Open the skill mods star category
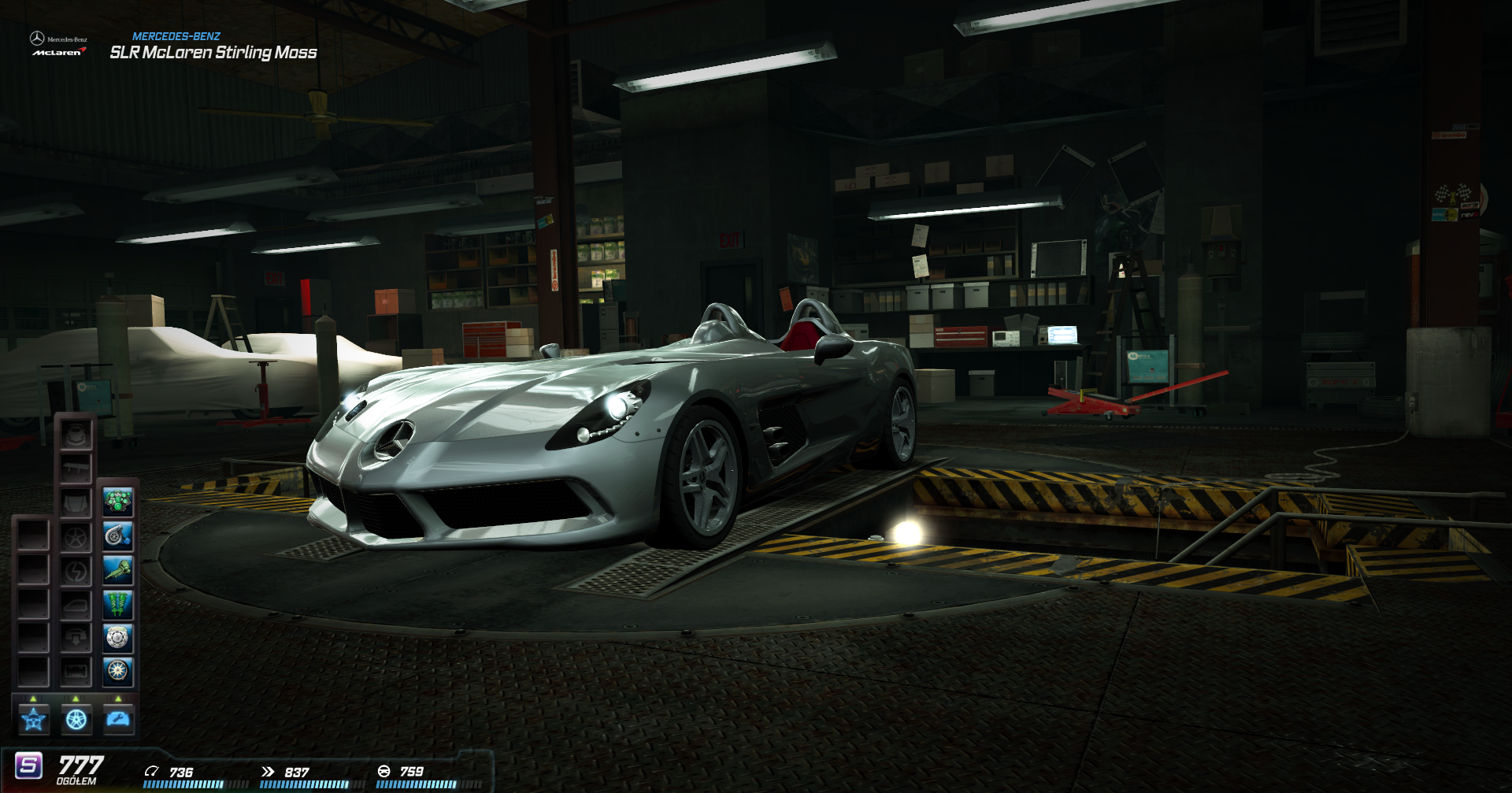Screen dimensions: 1512x793 [x=34, y=719]
